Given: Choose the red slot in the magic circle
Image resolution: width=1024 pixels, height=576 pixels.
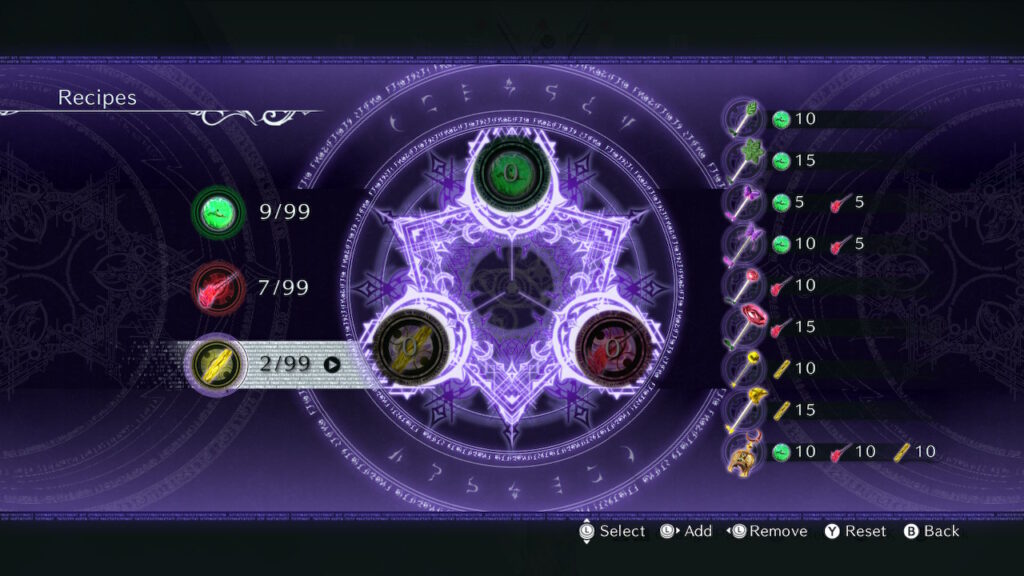Looking at the screenshot, I should [x=610, y=347].
